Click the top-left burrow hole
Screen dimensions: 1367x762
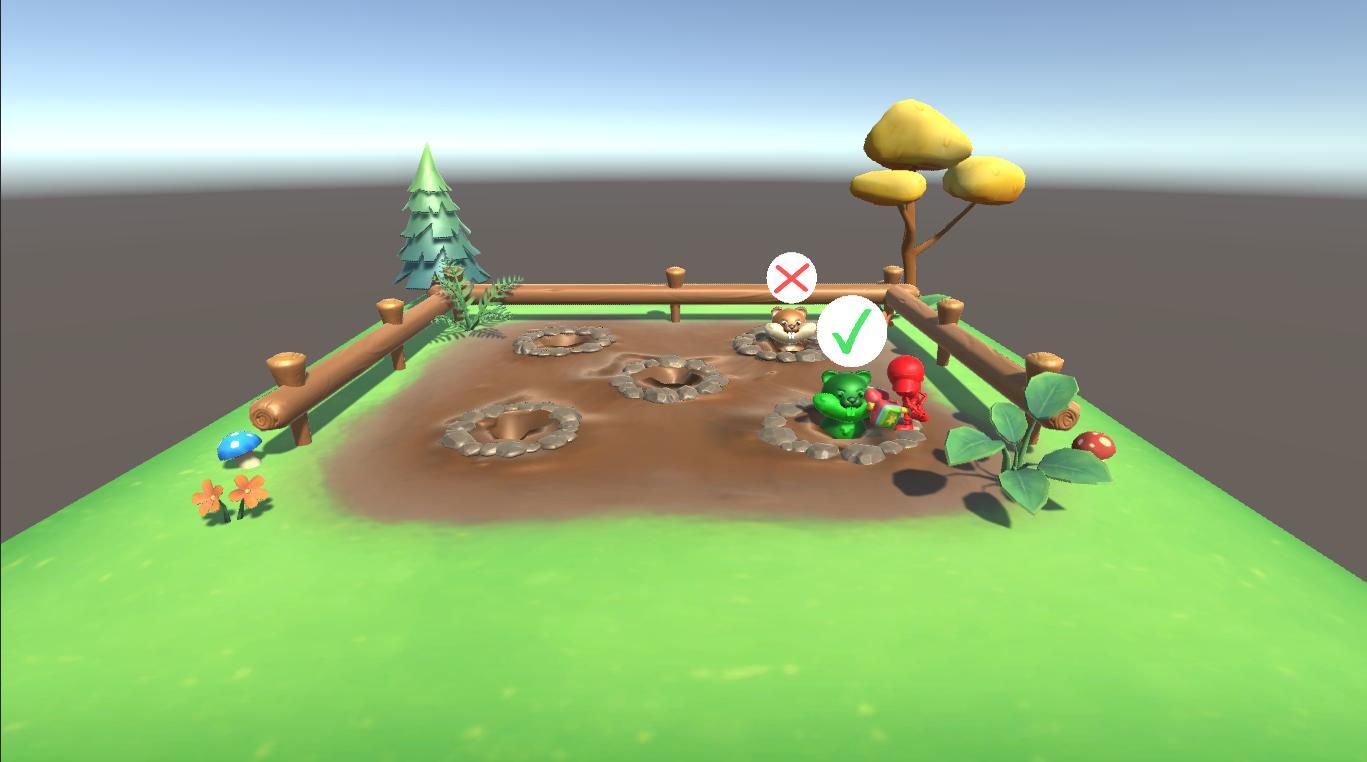pyautogui.click(x=558, y=343)
